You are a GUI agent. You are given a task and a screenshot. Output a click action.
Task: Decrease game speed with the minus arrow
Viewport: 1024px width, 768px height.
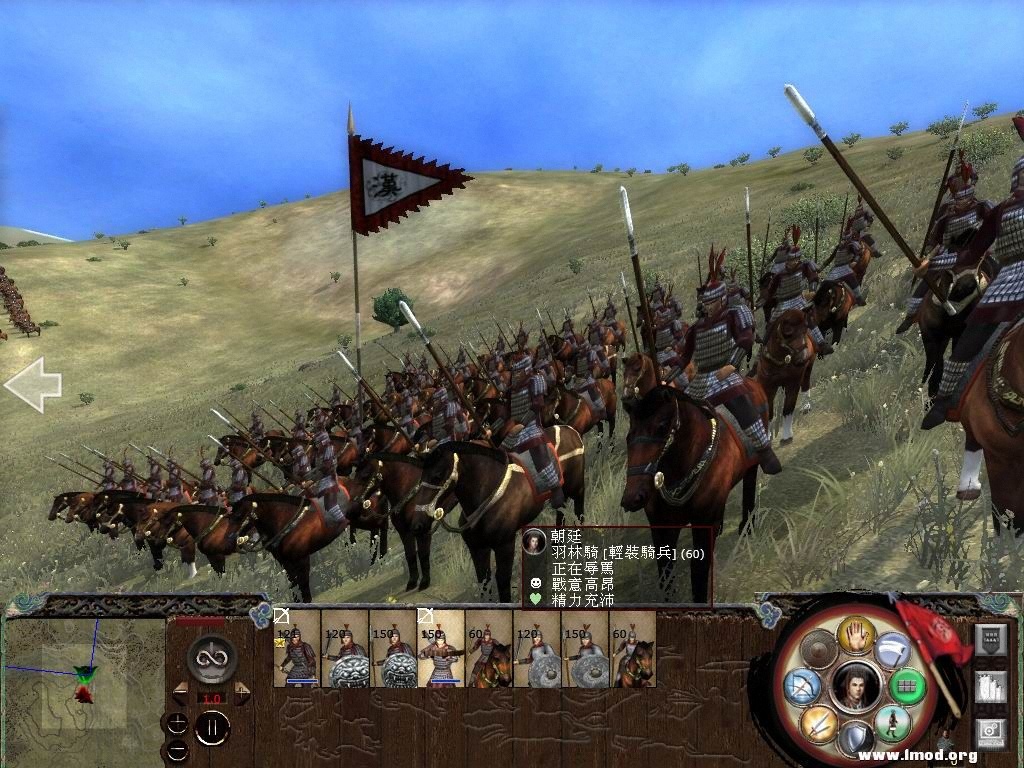181,693
